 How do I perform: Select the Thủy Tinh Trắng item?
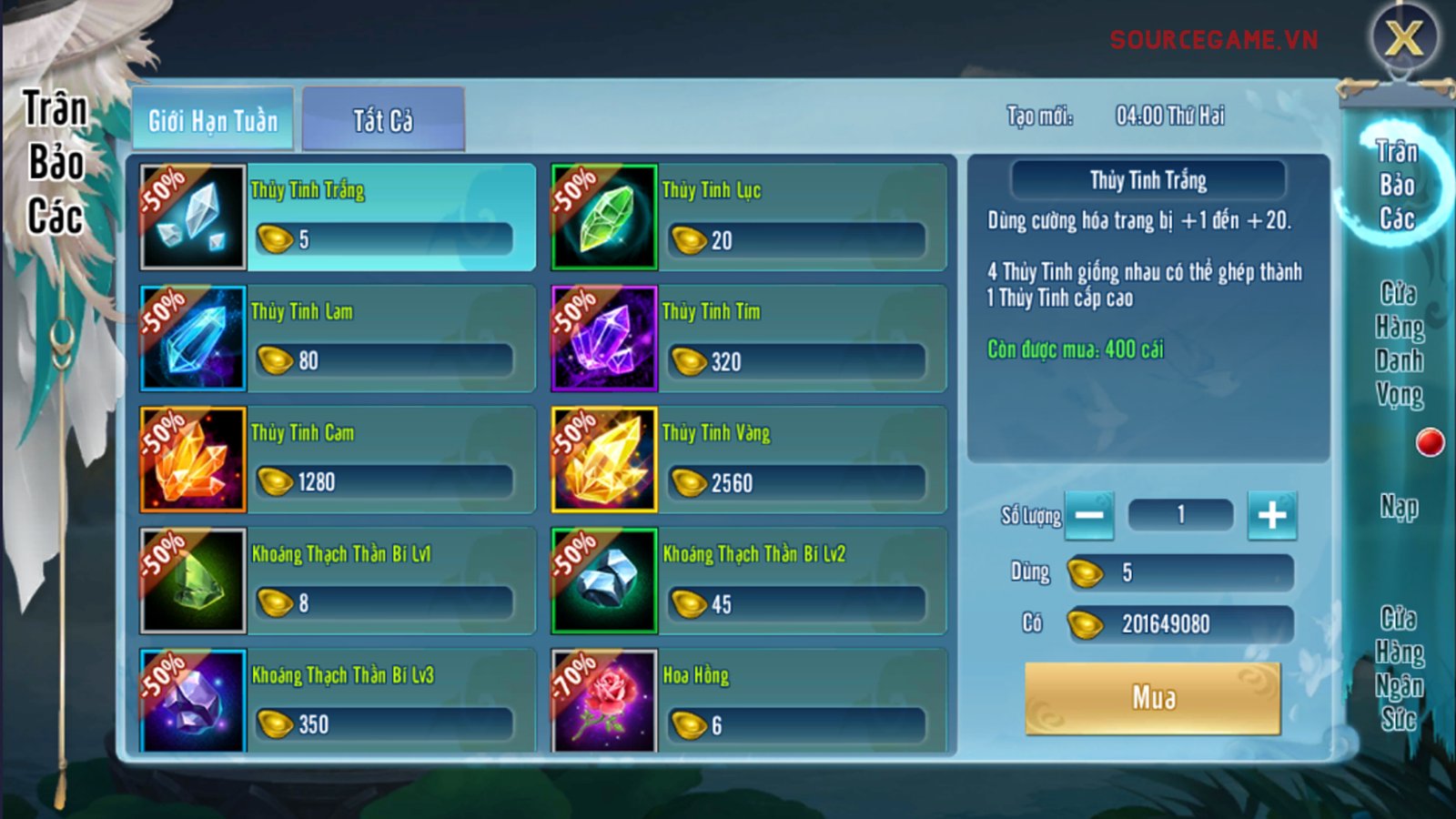(x=337, y=217)
